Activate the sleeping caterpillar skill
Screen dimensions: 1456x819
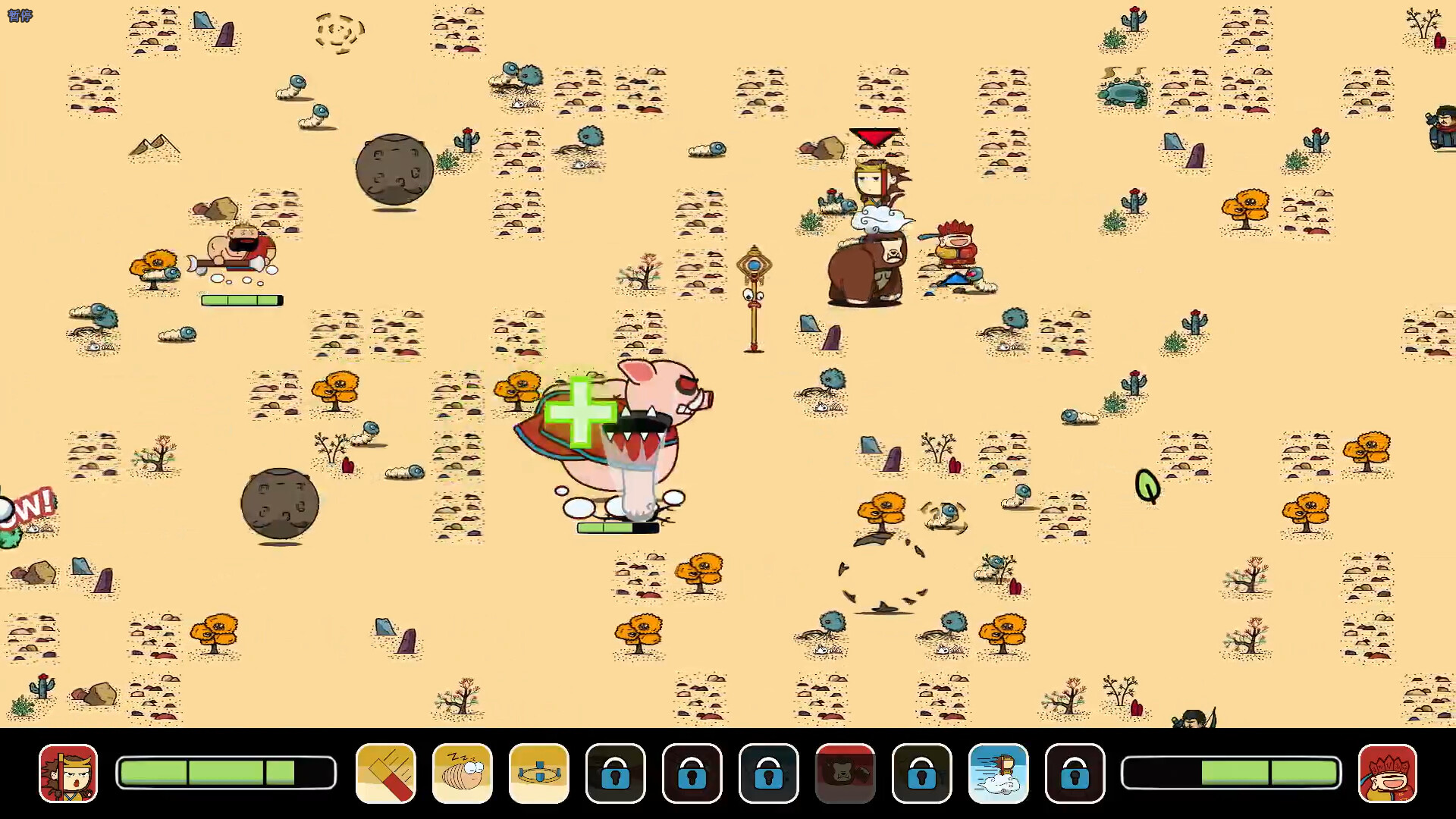click(x=462, y=773)
